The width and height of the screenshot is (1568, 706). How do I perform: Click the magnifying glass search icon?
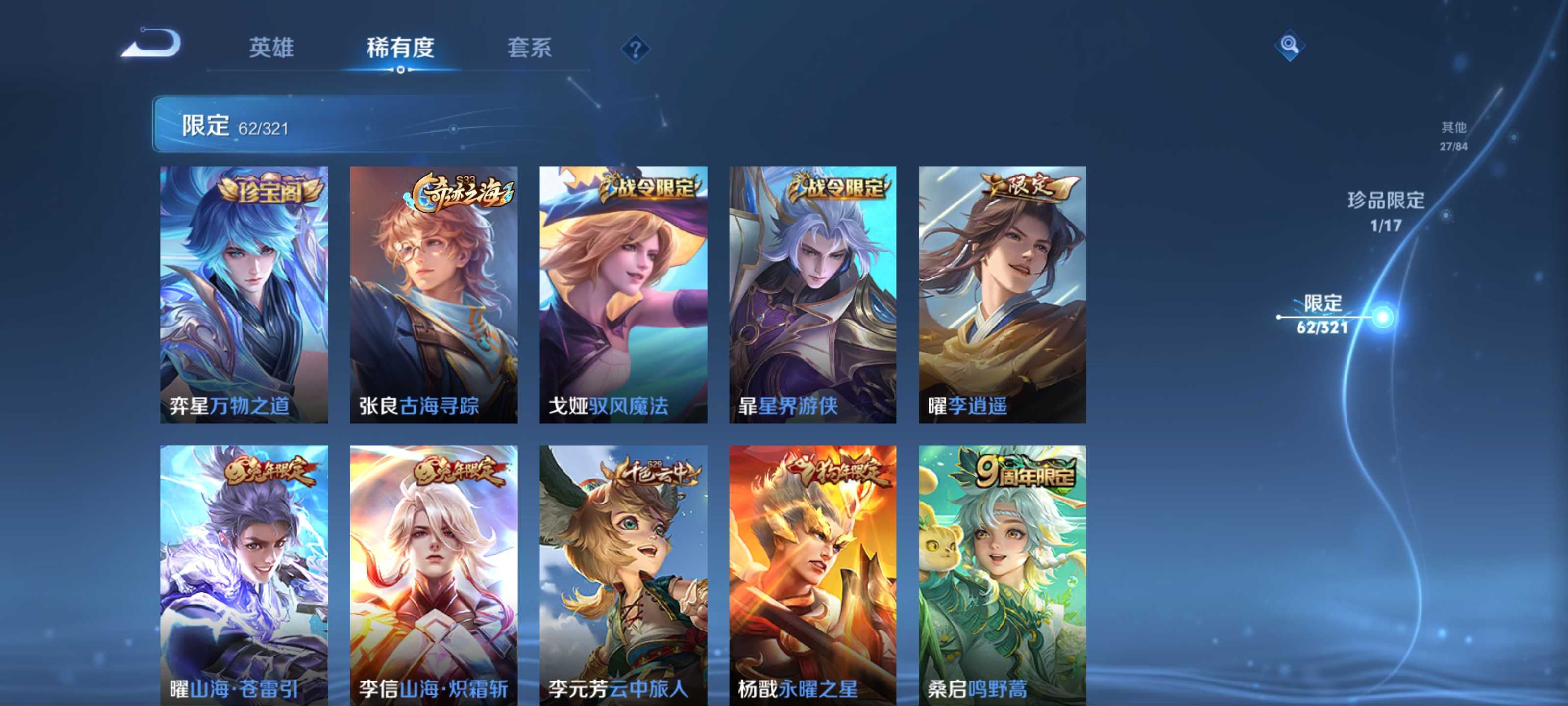(x=1289, y=45)
